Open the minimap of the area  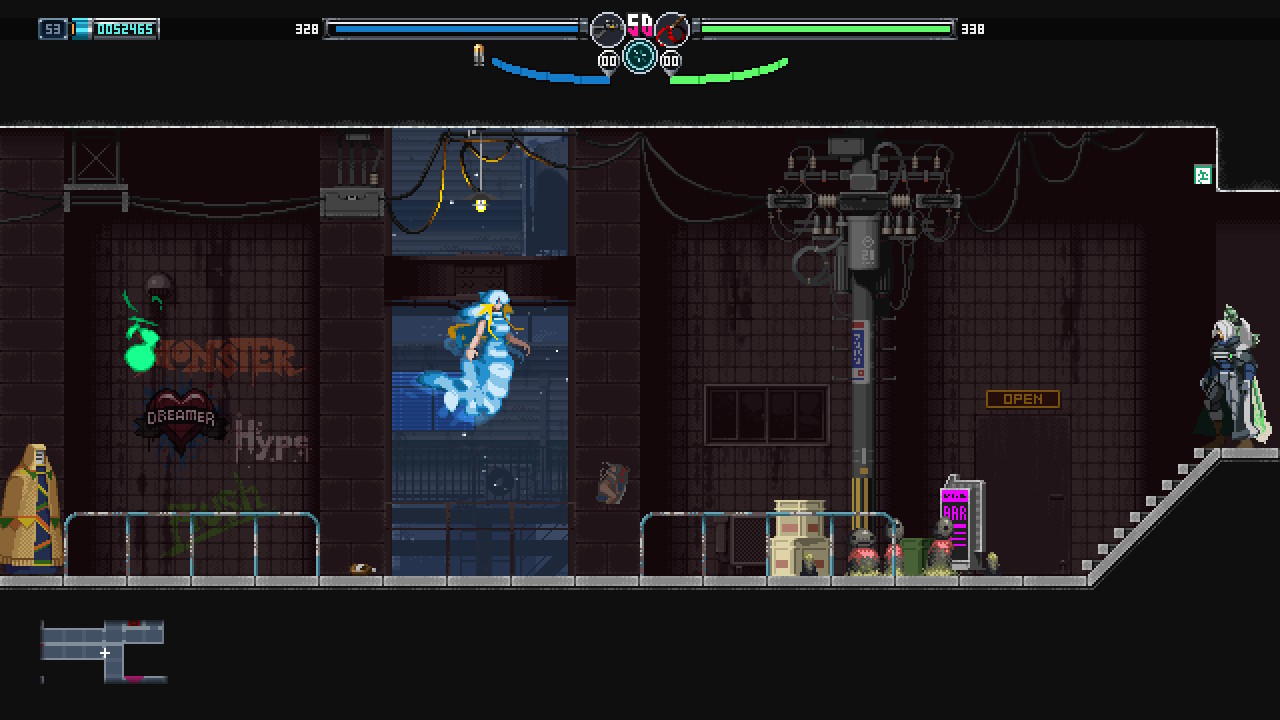[x=103, y=651]
